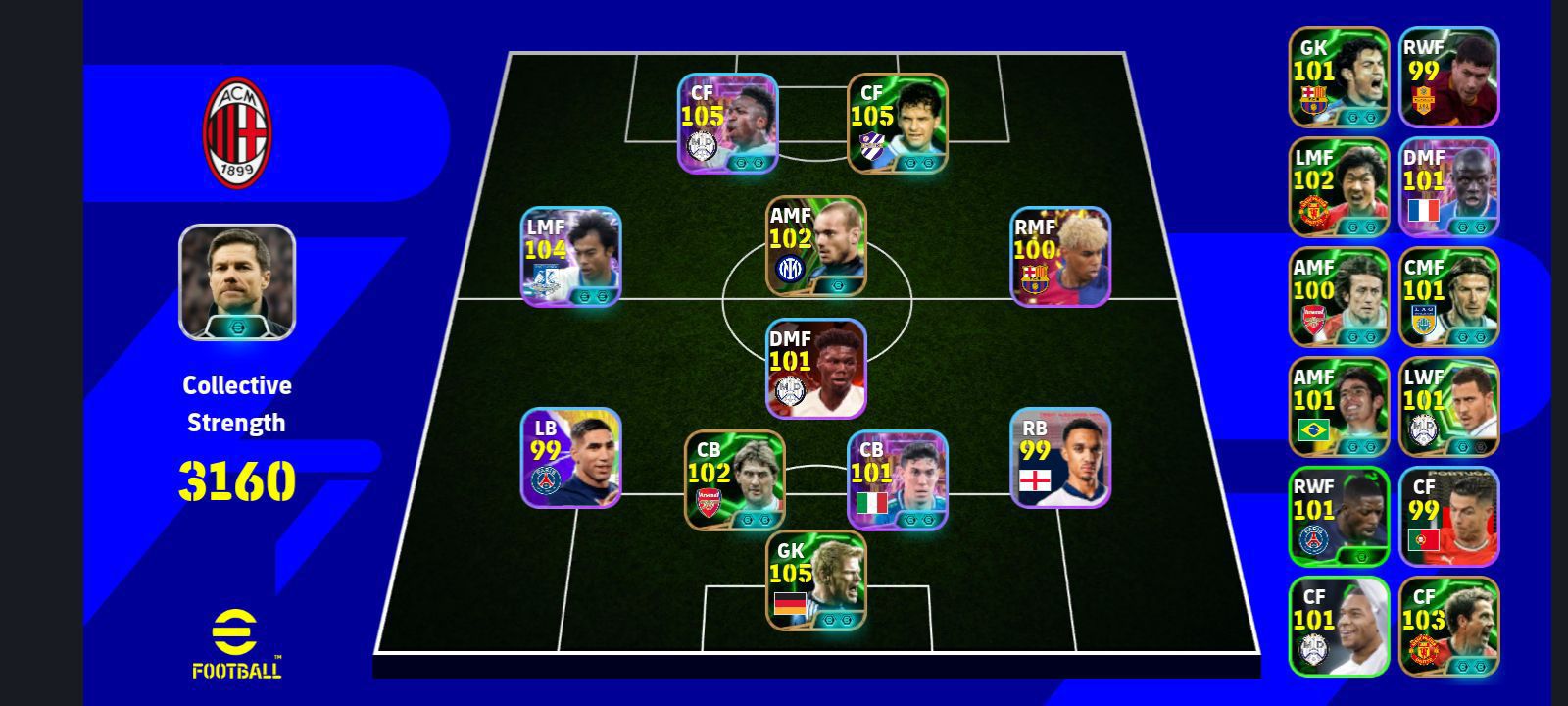
Task: Click the AC Milan team crest
Action: pos(237,133)
